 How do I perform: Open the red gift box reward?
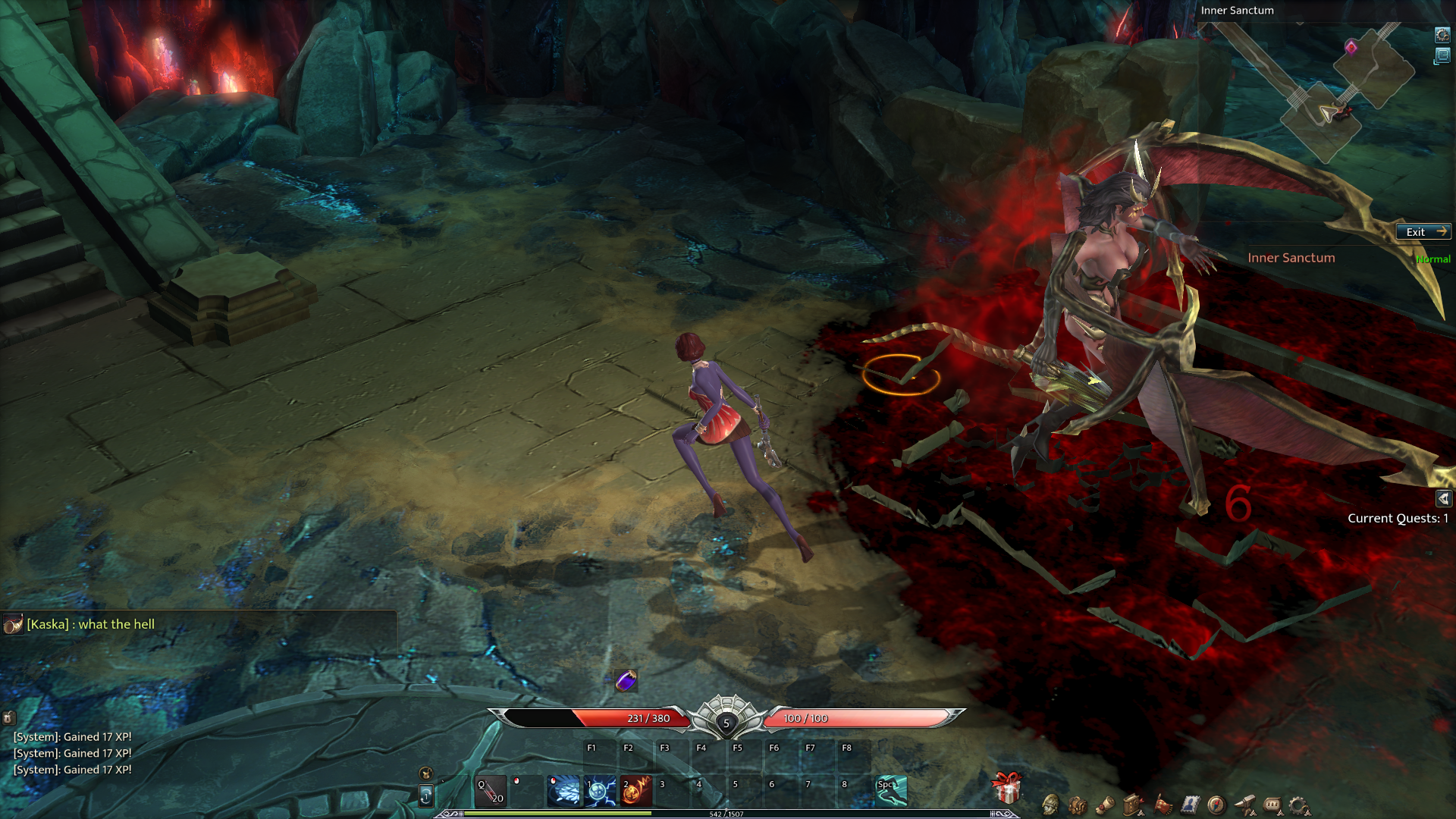coord(1007,788)
